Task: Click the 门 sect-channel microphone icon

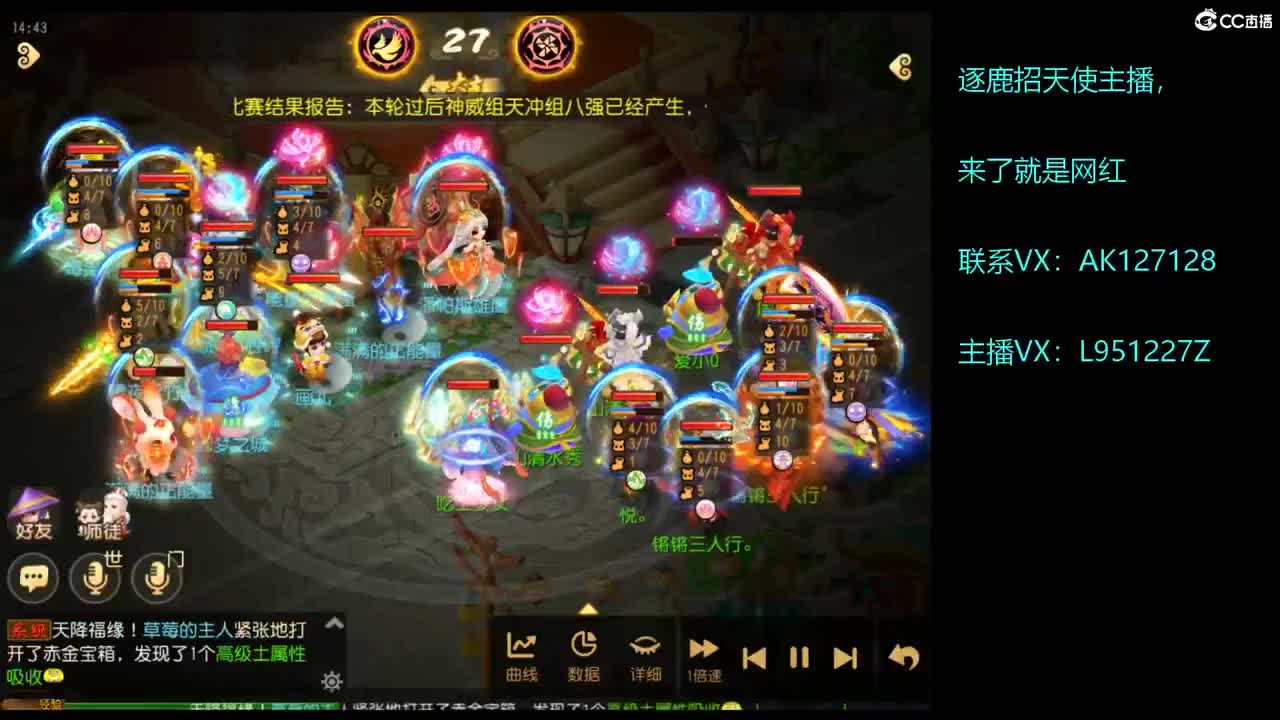Action: 156,578
